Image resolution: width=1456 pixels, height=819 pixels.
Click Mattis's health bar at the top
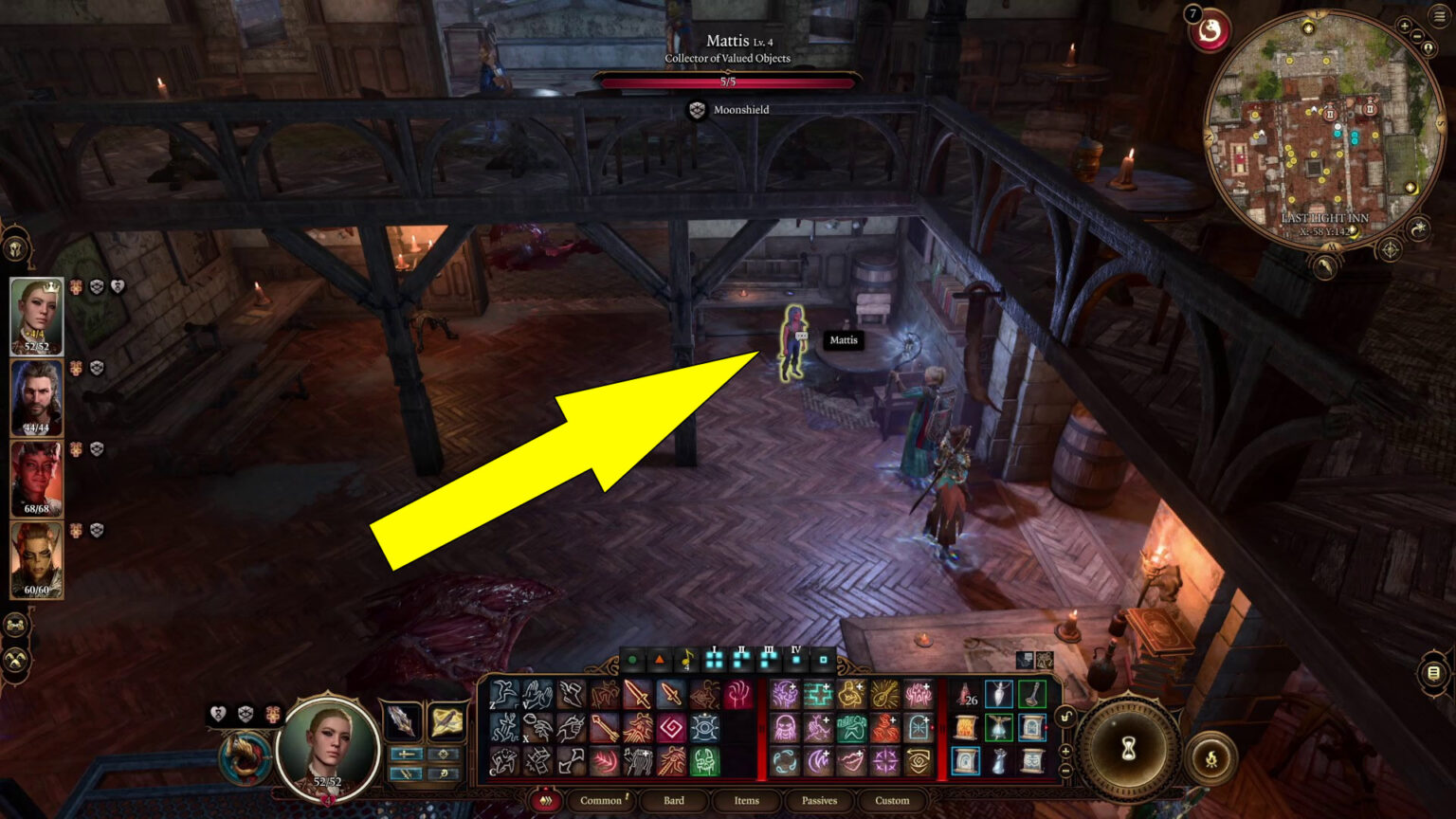[726, 82]
